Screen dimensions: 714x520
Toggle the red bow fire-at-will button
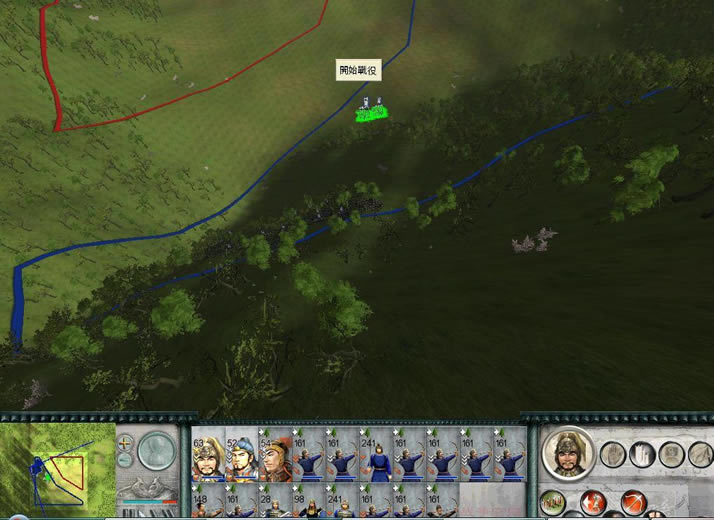(x=631, y=501)
